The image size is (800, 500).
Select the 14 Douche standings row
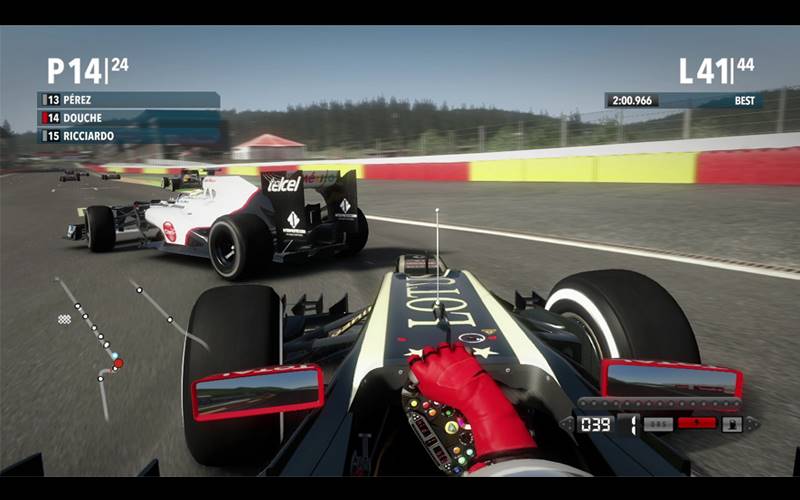[x=128, y=118]
